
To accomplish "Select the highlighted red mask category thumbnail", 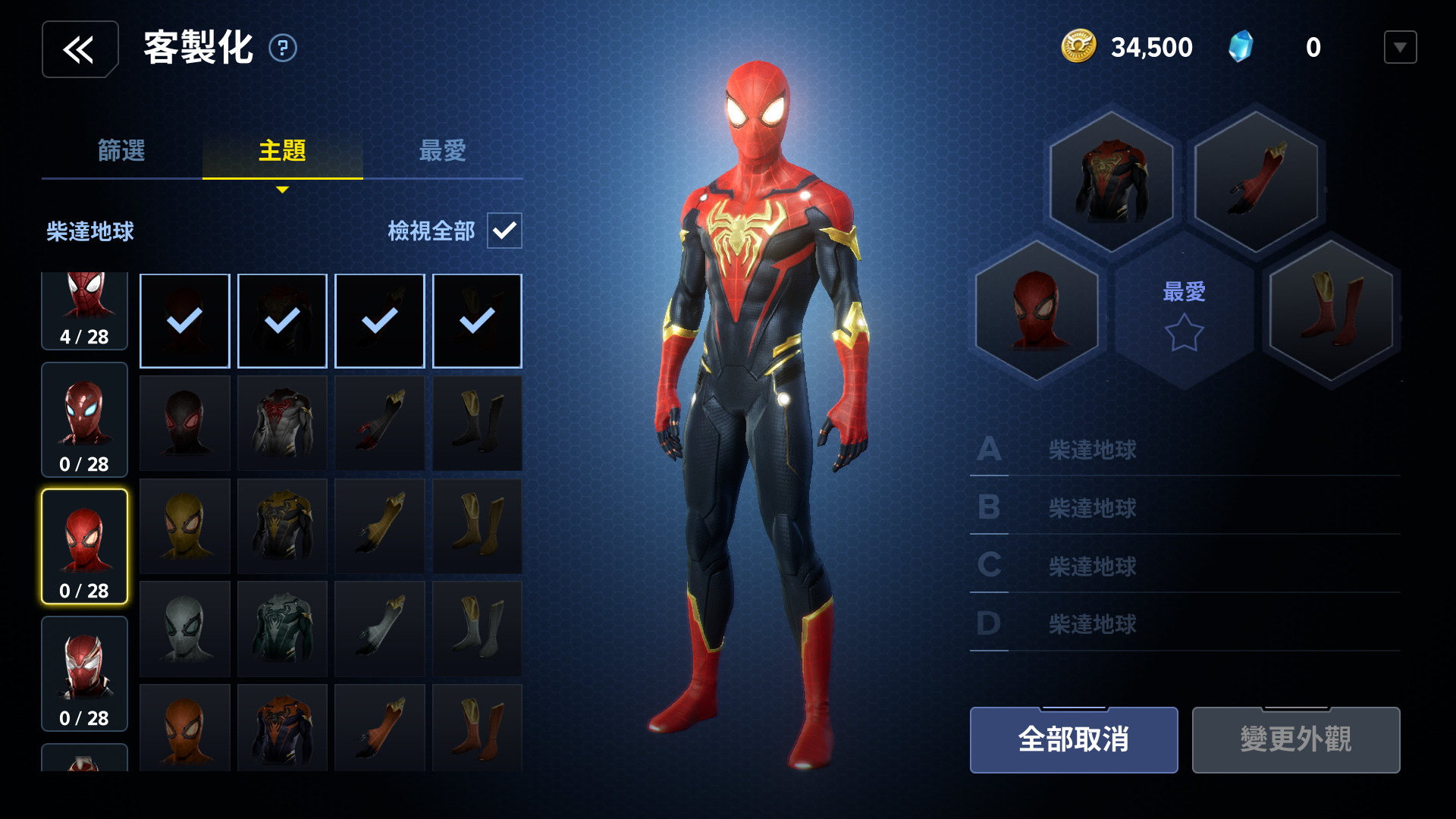I will (84, 544).
